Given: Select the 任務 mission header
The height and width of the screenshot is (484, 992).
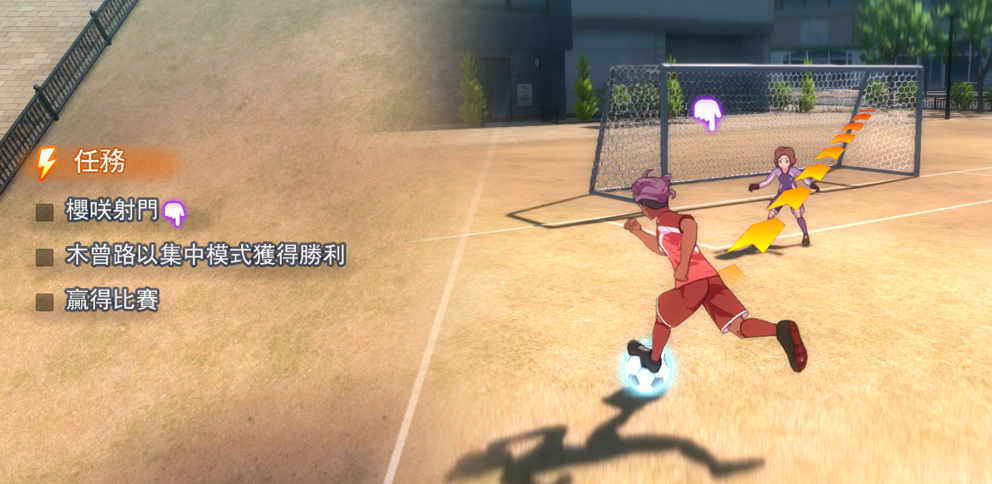Looking at the screenshot, I should (x=99, y=162).
